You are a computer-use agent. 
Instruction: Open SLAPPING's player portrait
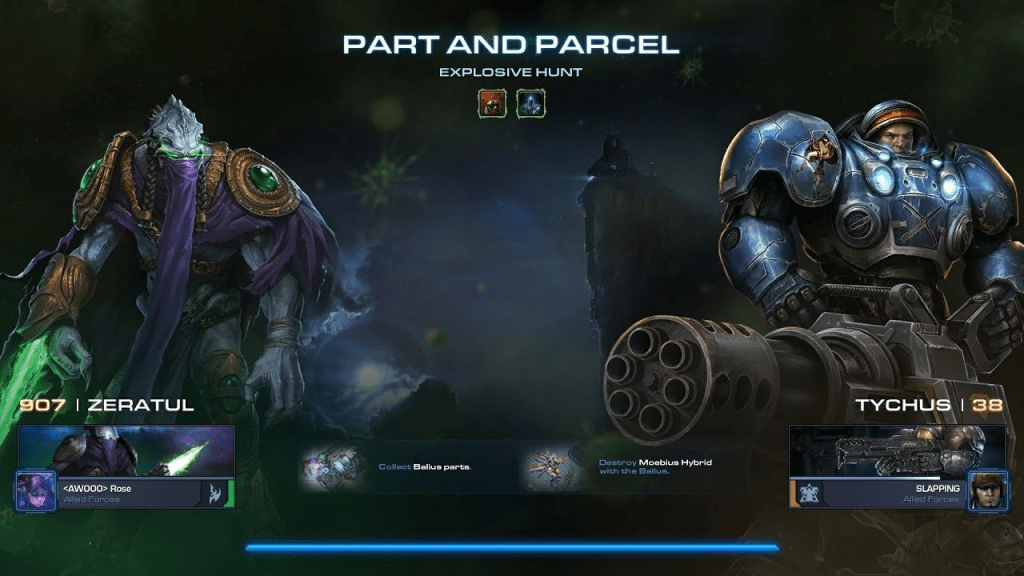[987, 492]
